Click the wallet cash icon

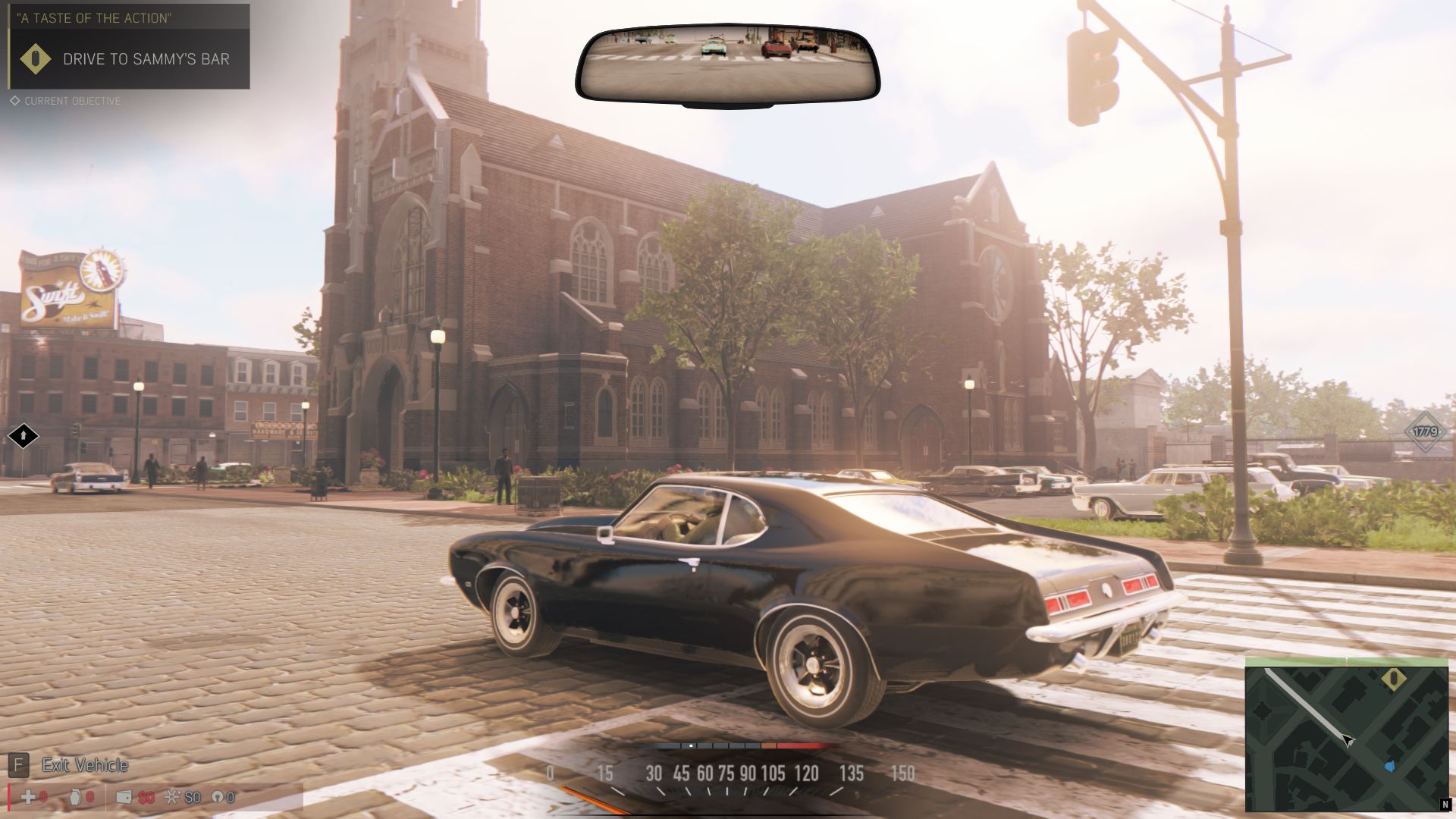pos(124,797)
